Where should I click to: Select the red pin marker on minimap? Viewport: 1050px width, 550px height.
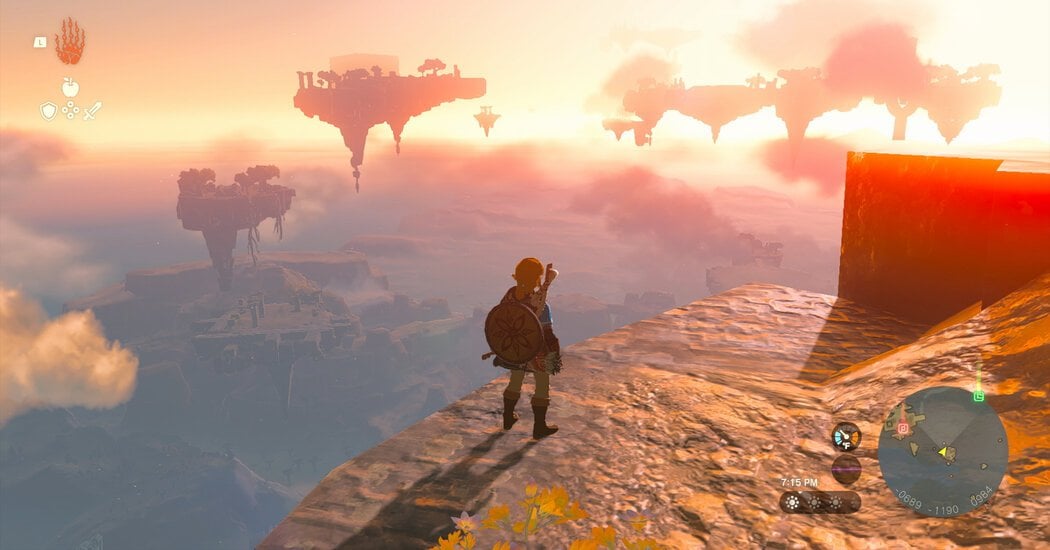coord(902,427)
